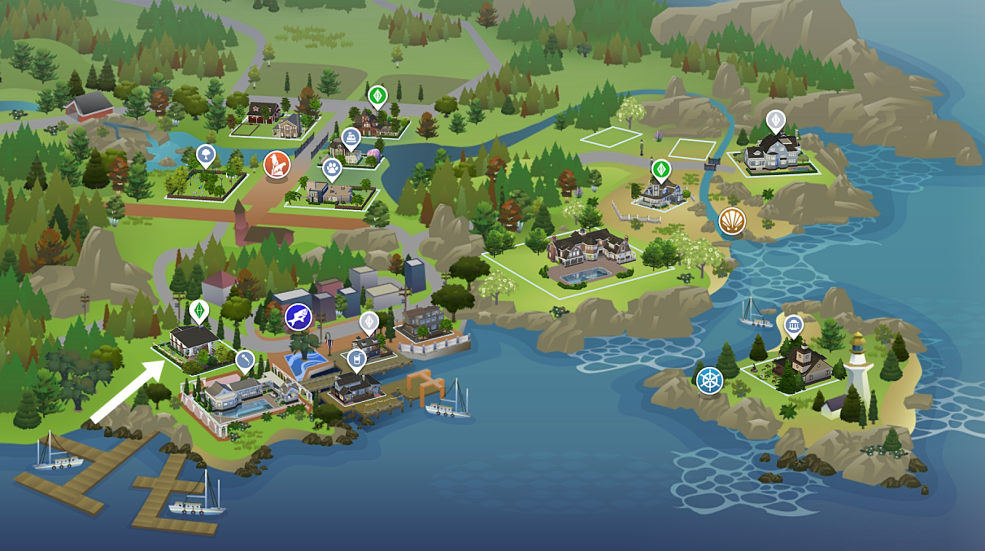Click the orange seashell neighborhood icon
Viewport: 985px width, 551px height.
click(732, 220)
